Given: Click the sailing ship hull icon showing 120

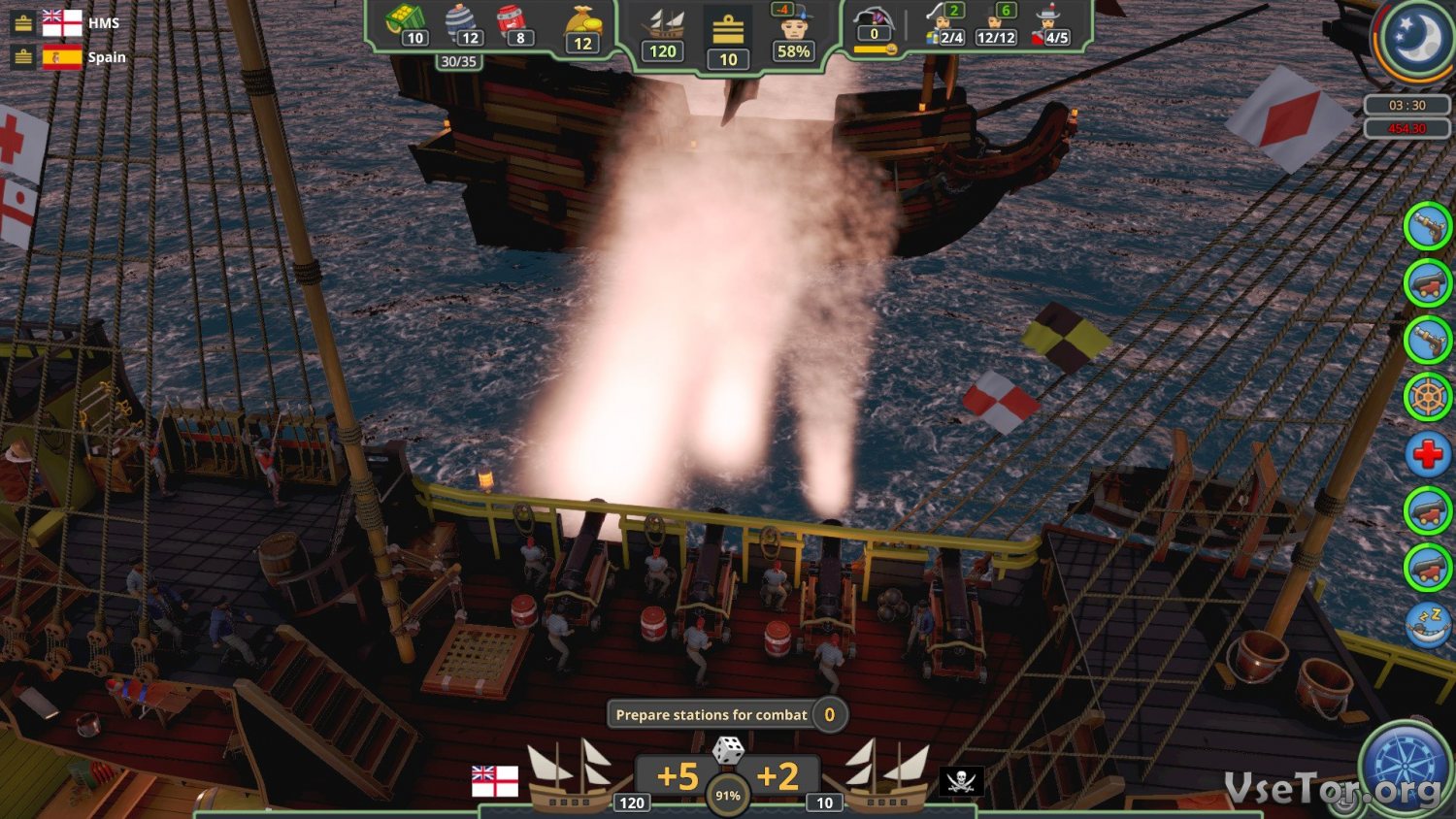Looking at the screenshot, I should pos(664,24).
